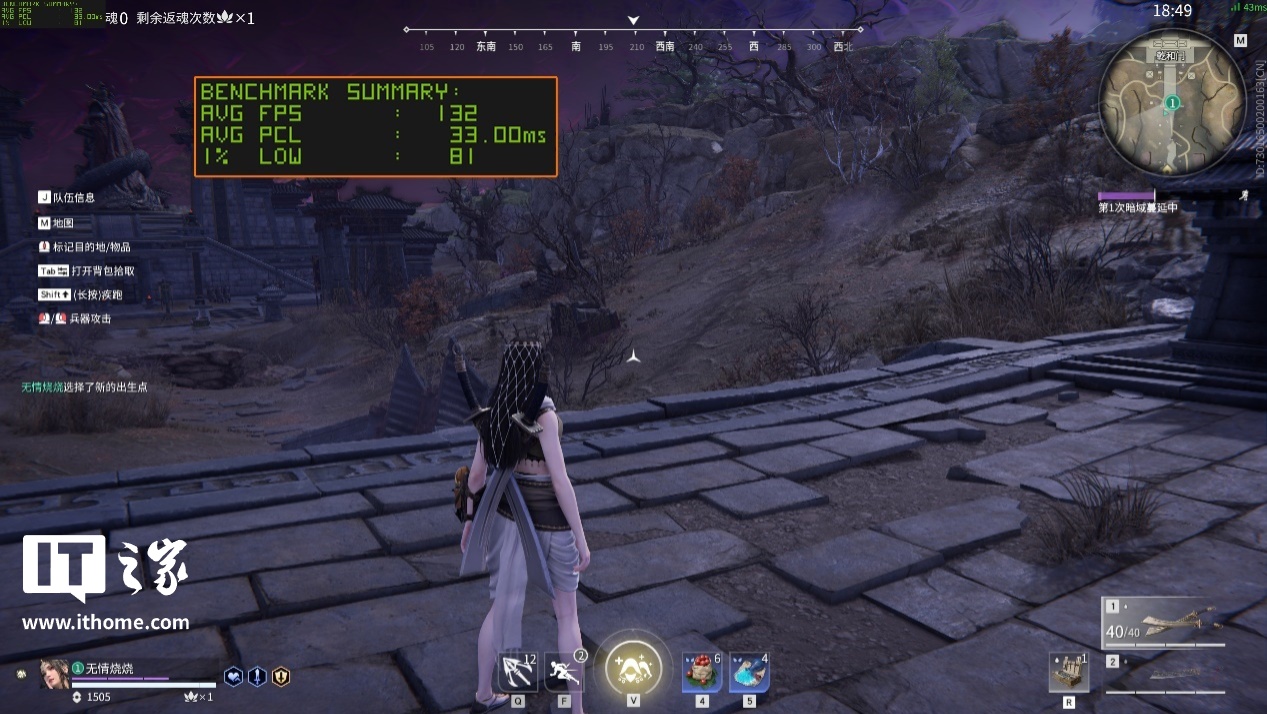Screen dimensions: 1267x714
Task: Select the blue sword buff icon
Action: pos(257,676)
